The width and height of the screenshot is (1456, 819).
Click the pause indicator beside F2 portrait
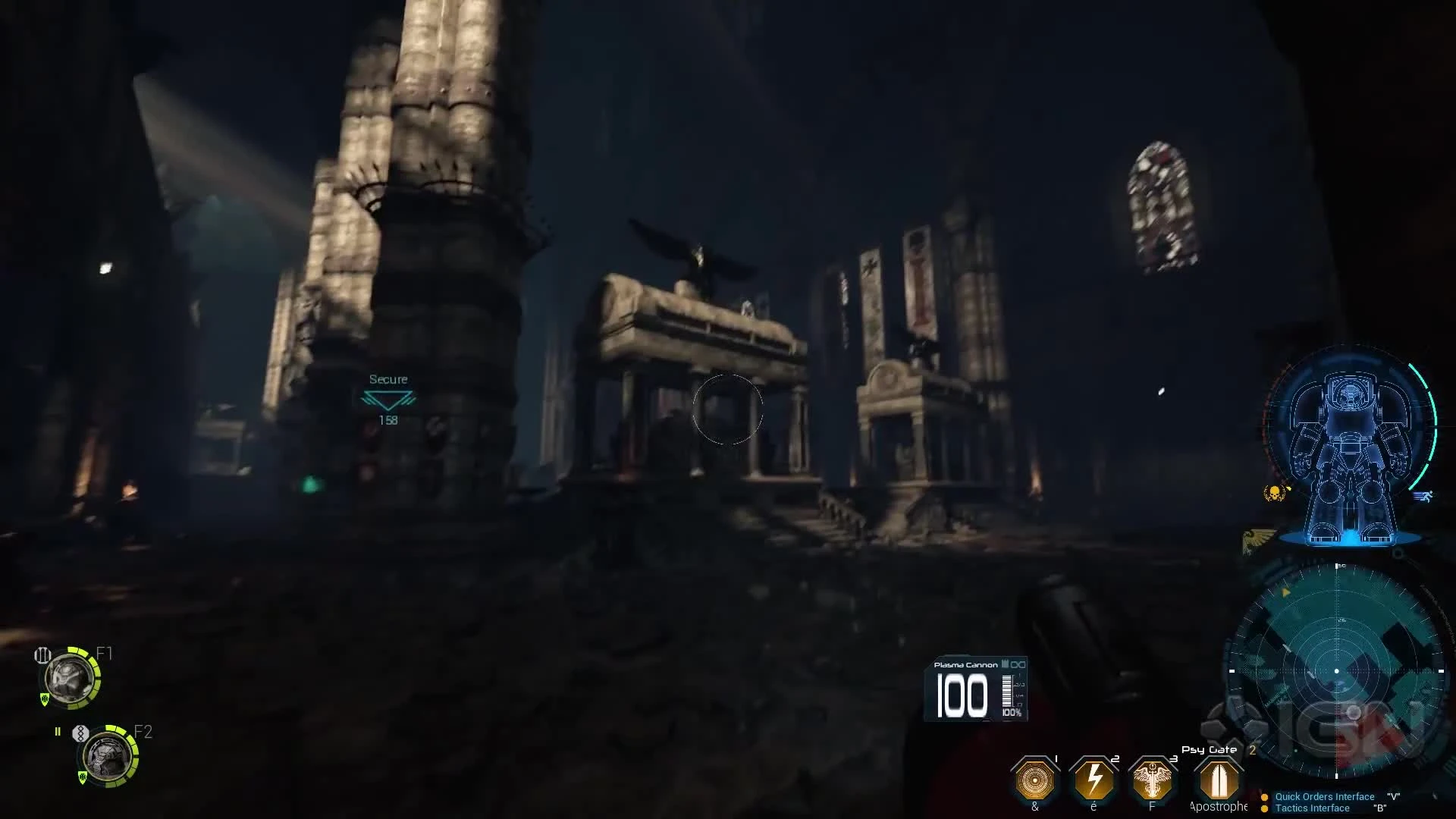point(58,731)
